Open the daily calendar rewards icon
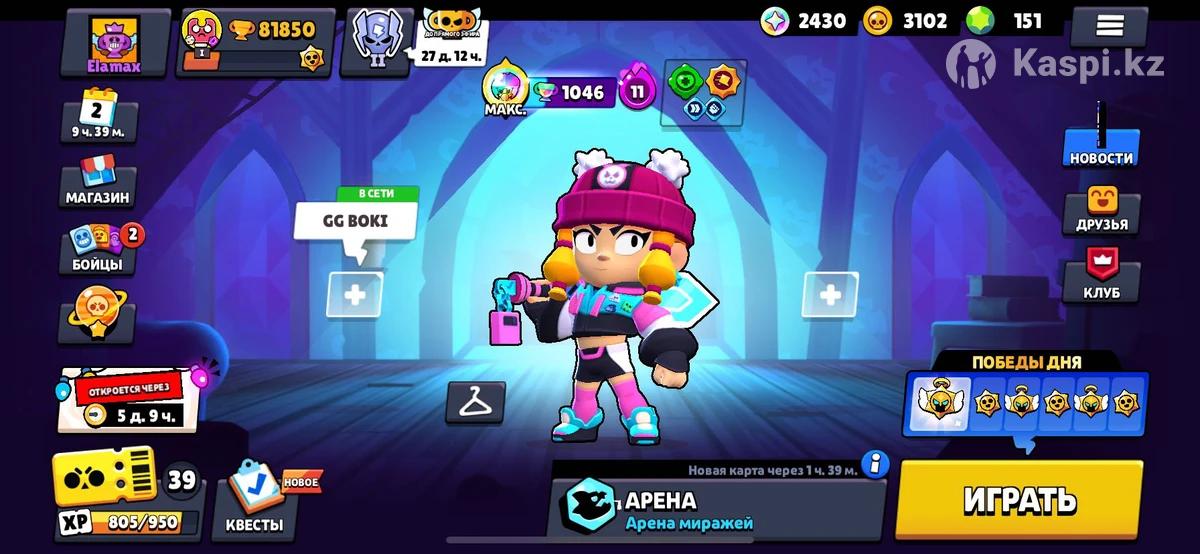This screenshot has width=1200, height=554. point(98,117)
